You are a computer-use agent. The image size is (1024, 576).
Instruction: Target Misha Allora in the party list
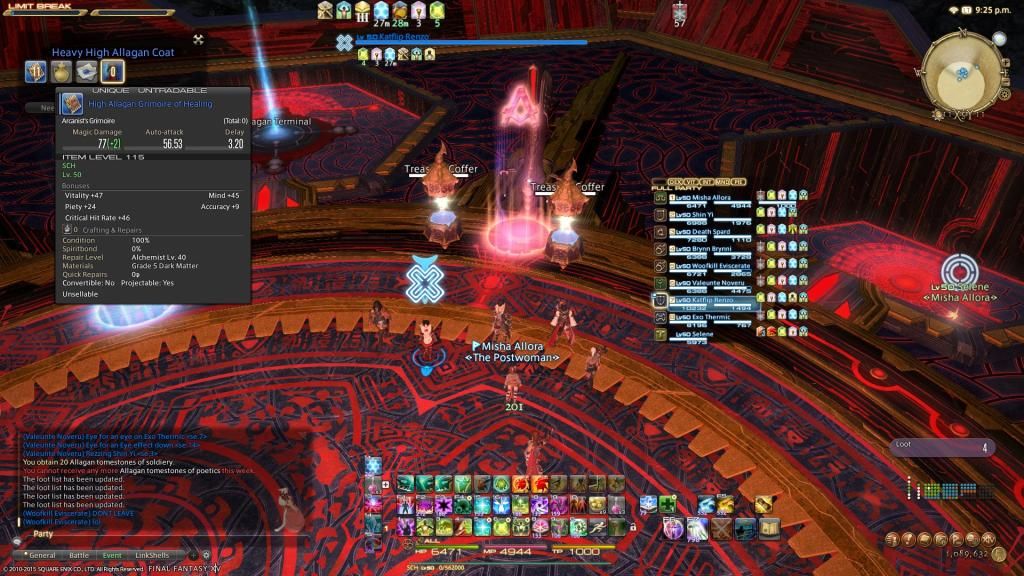pyautogui.click(x=712, y=199)
